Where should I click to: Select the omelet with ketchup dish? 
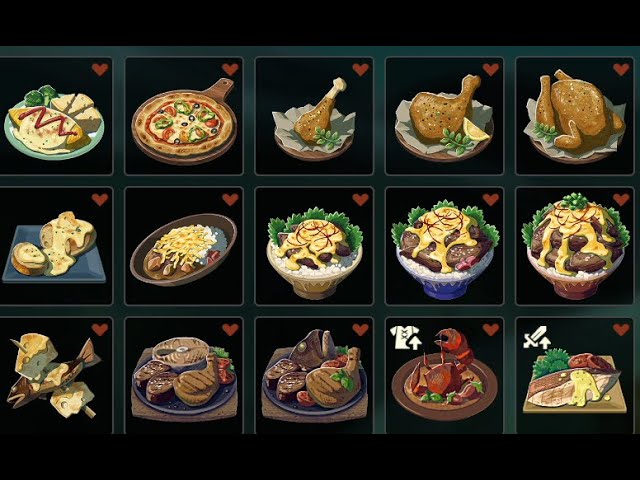[x=55, y=120]
